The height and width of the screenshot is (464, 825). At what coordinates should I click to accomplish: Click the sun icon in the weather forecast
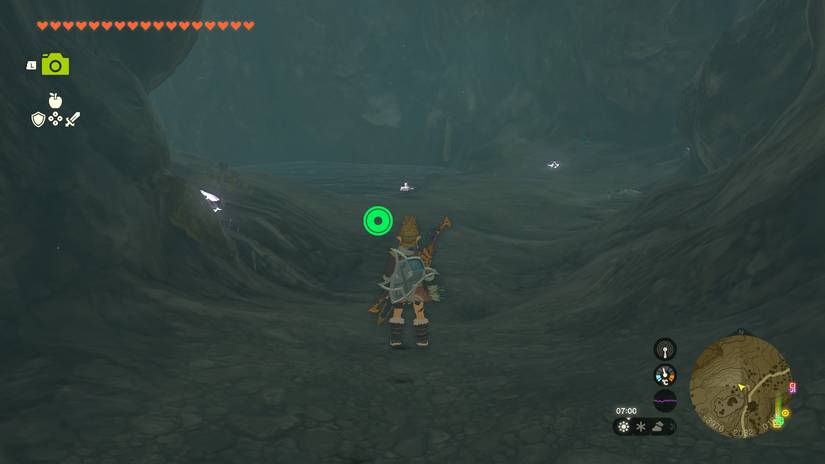click(x=624, y=427)
